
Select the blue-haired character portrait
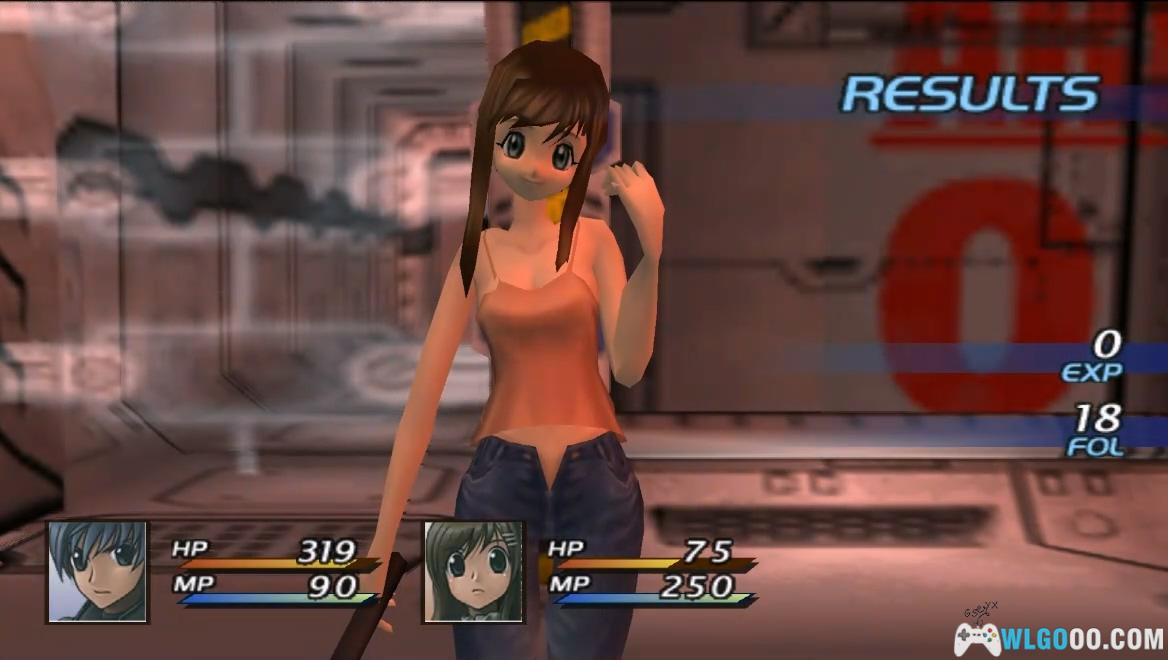(x=97, y=571)
